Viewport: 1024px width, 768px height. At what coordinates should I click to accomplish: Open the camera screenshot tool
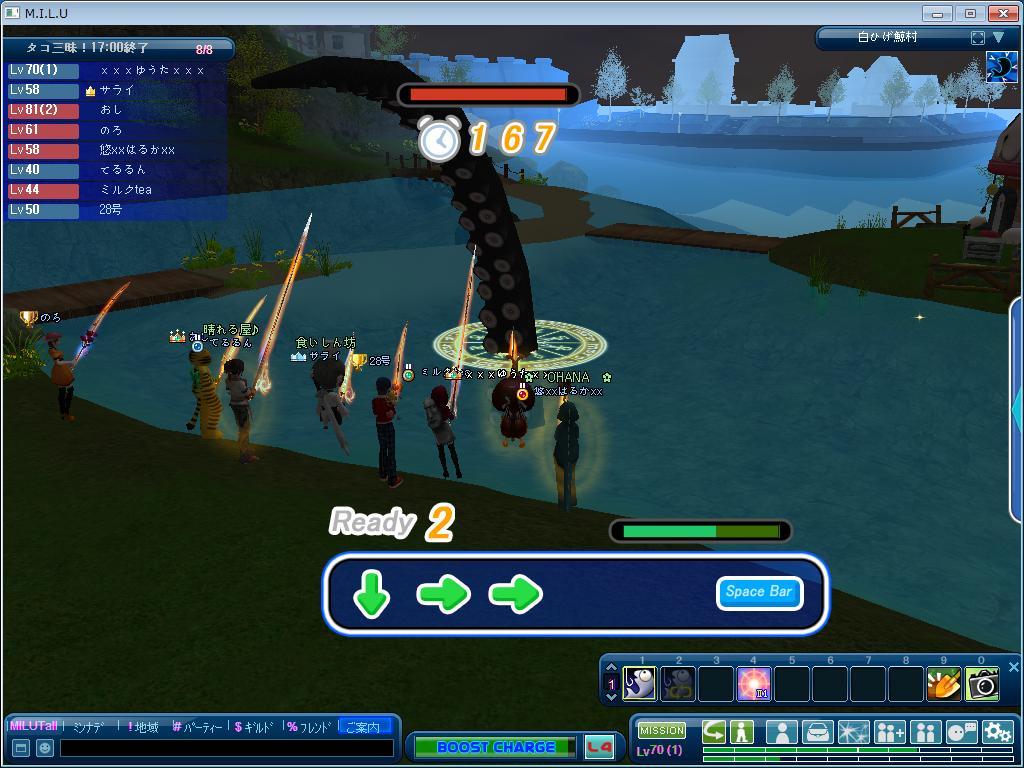tap(982, 684)
